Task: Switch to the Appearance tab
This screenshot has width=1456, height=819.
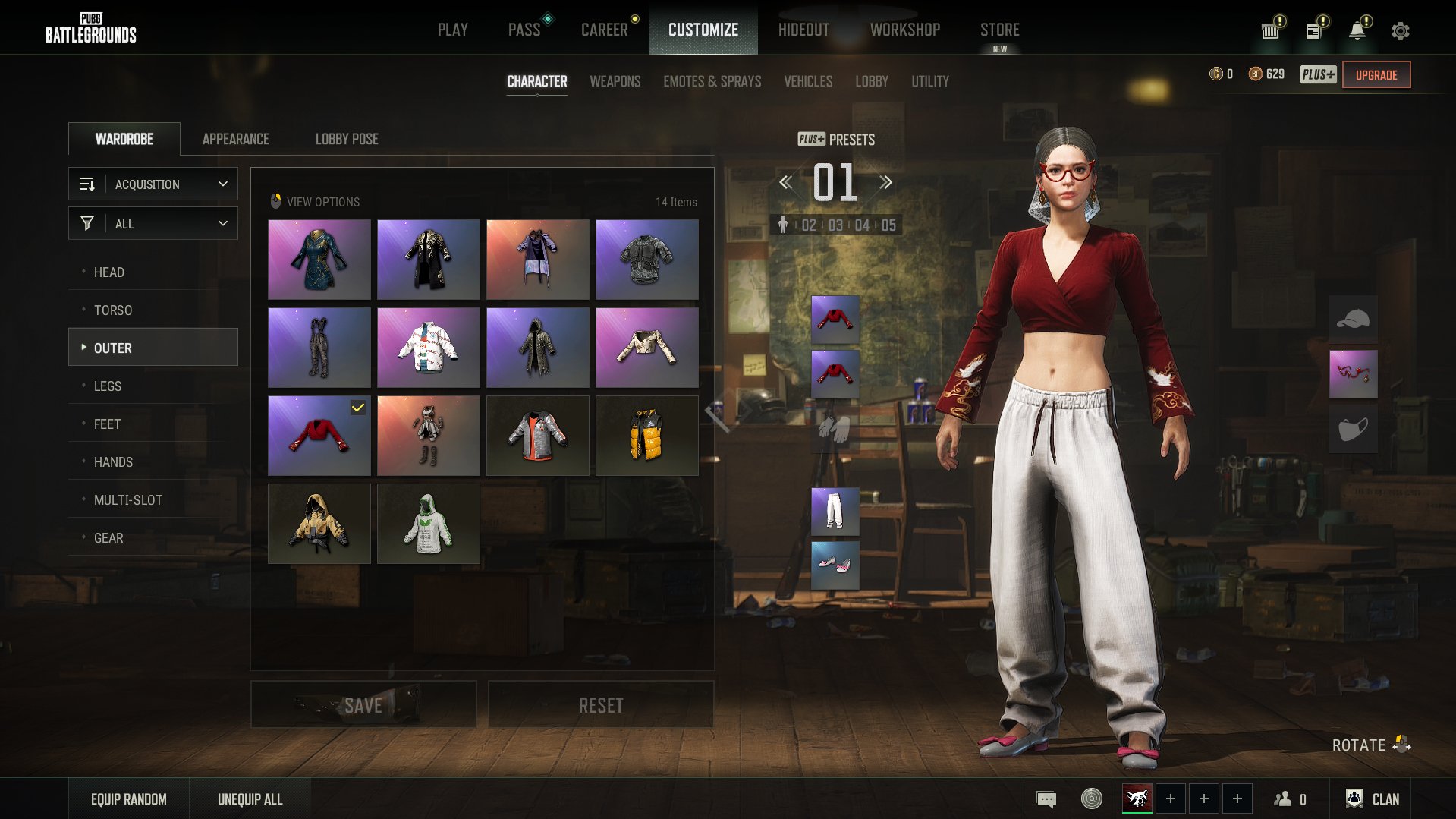Action: tap(235, 139)
